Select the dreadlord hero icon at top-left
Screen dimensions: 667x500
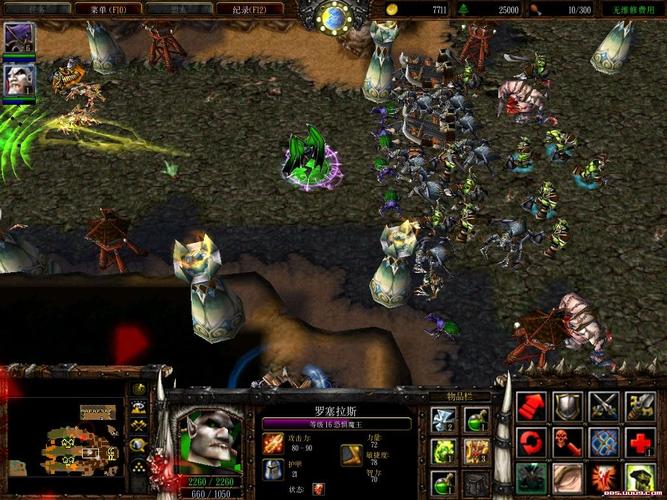pos(19,38)
